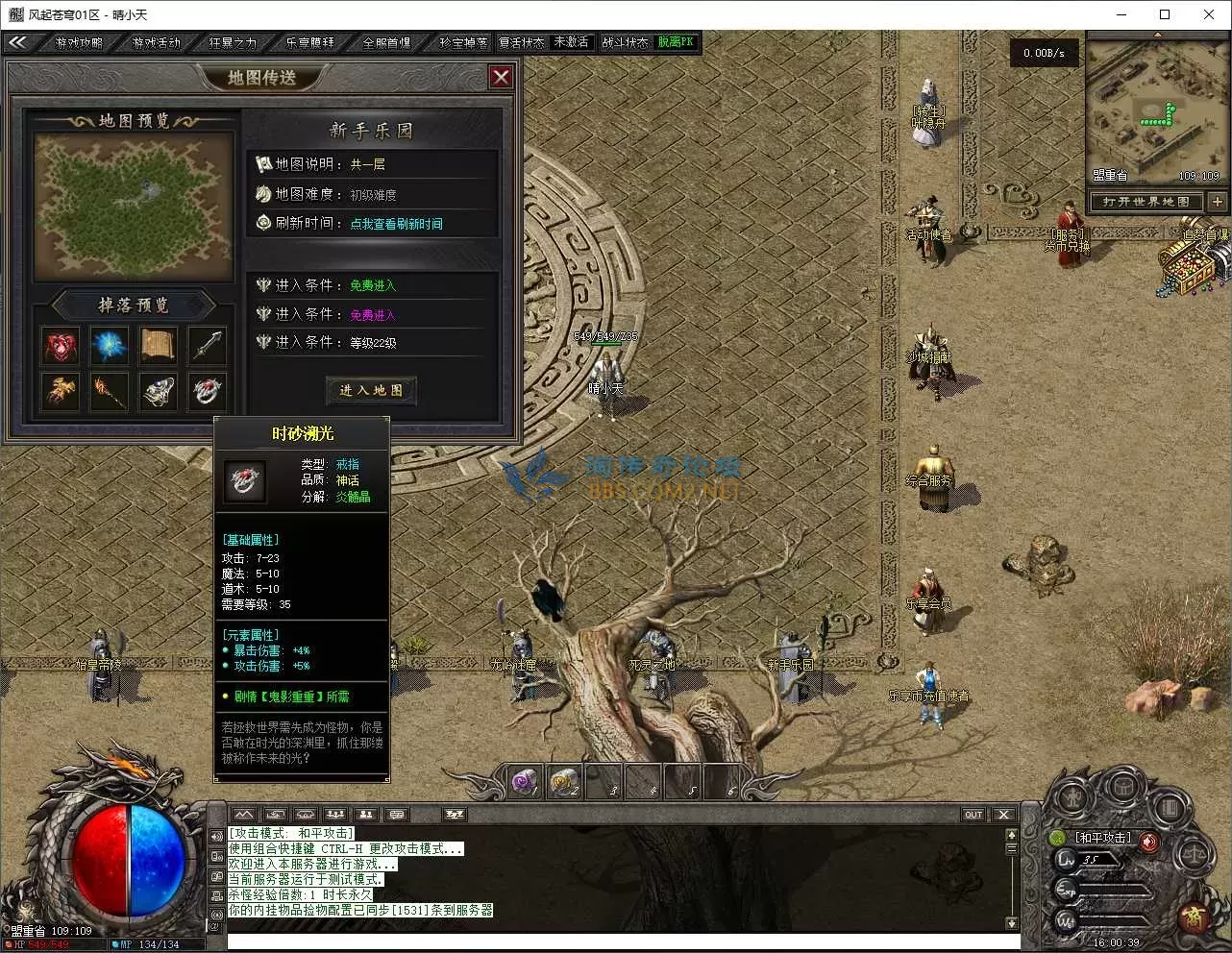Screen dimensions: 1232x953
Task: Click the 打开世界地图 world map button
Action: click(1146, 202)
